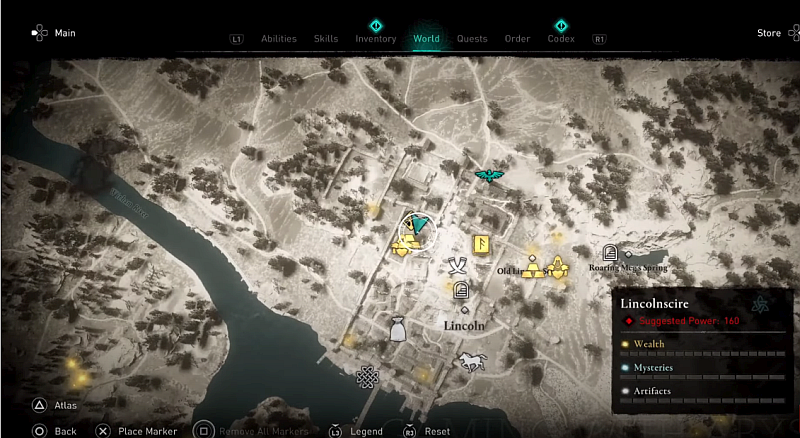
Task: Select the yellow rune marker on the map
Action: [x=482, y=245]
